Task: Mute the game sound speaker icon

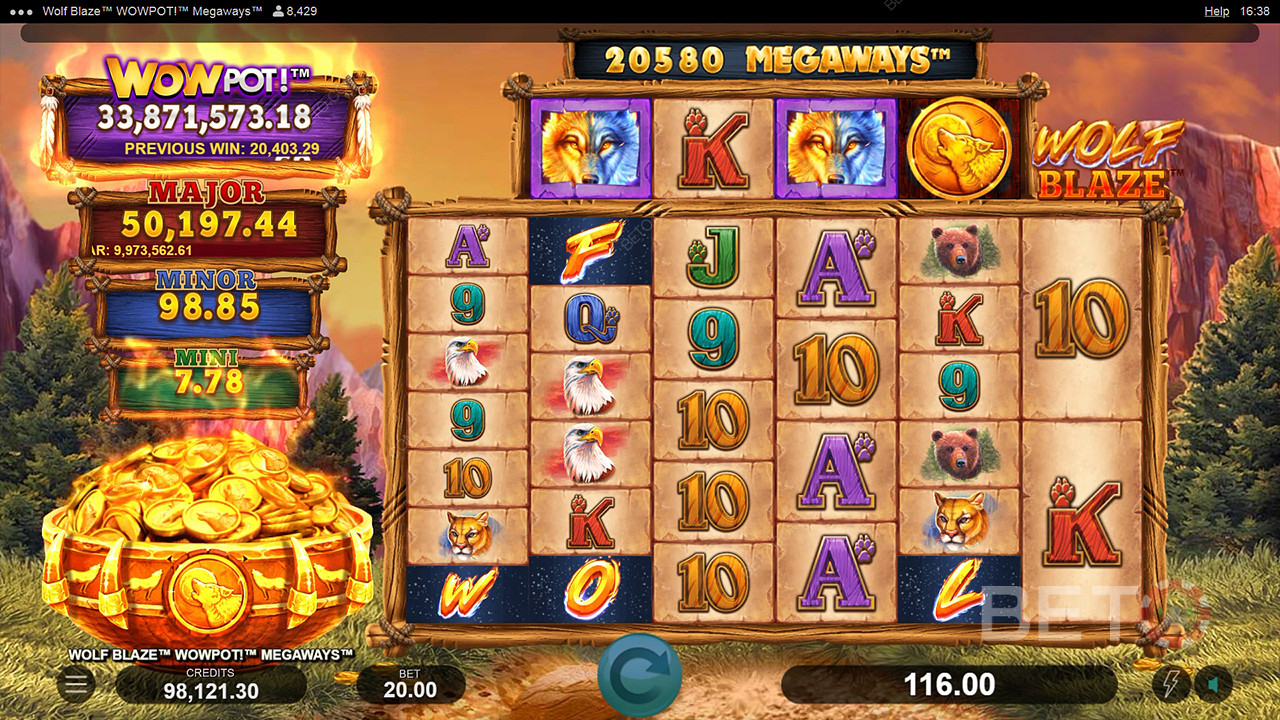Action: click(1213, 684)
